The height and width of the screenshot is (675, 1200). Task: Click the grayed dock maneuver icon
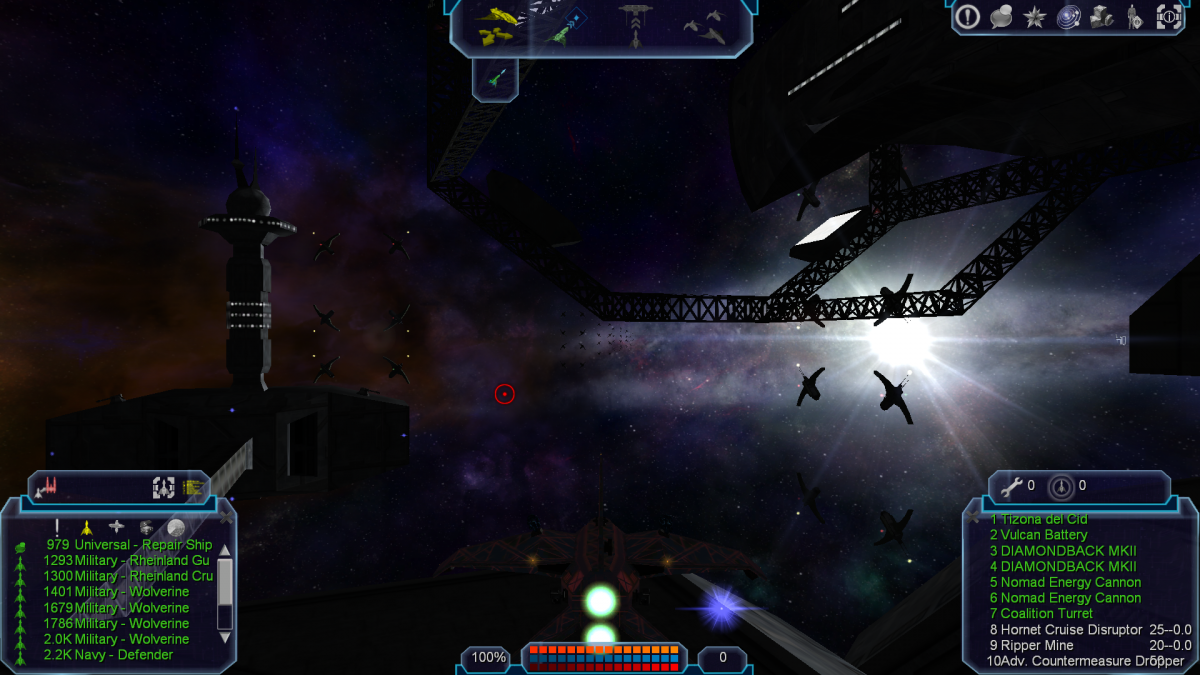(635, 25)
